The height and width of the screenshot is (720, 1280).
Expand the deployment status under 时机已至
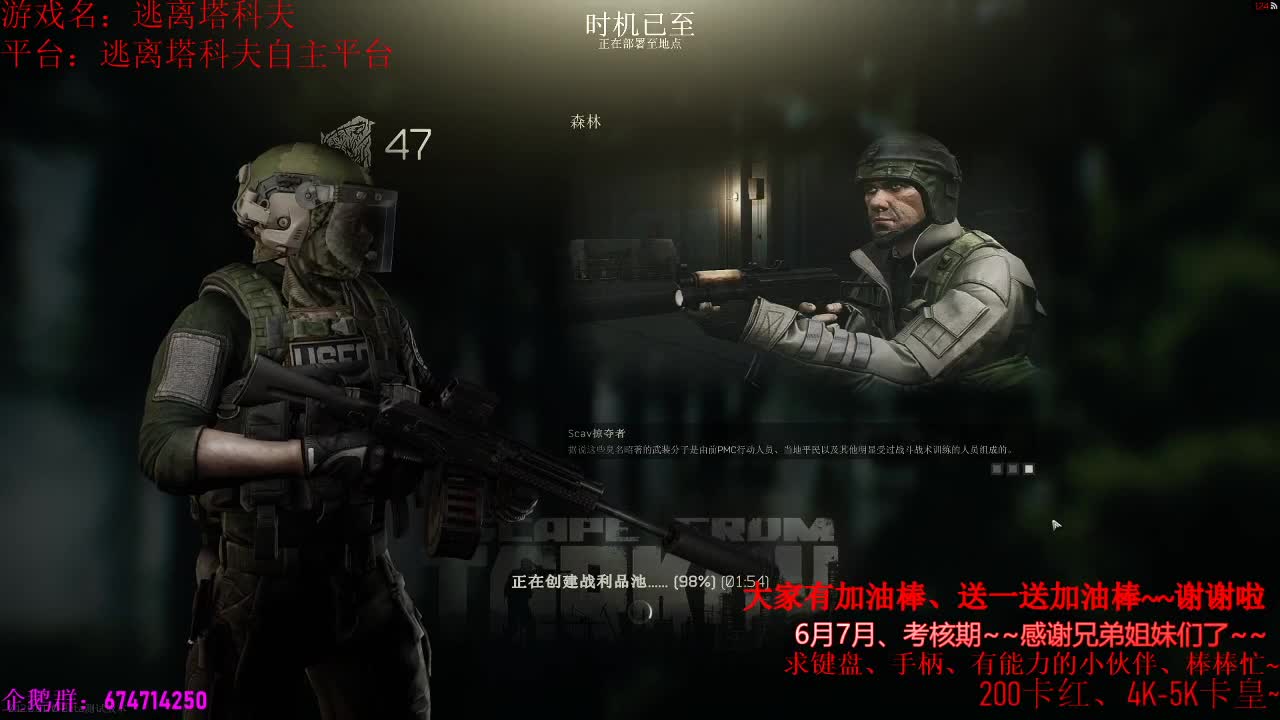coord(640,42)
